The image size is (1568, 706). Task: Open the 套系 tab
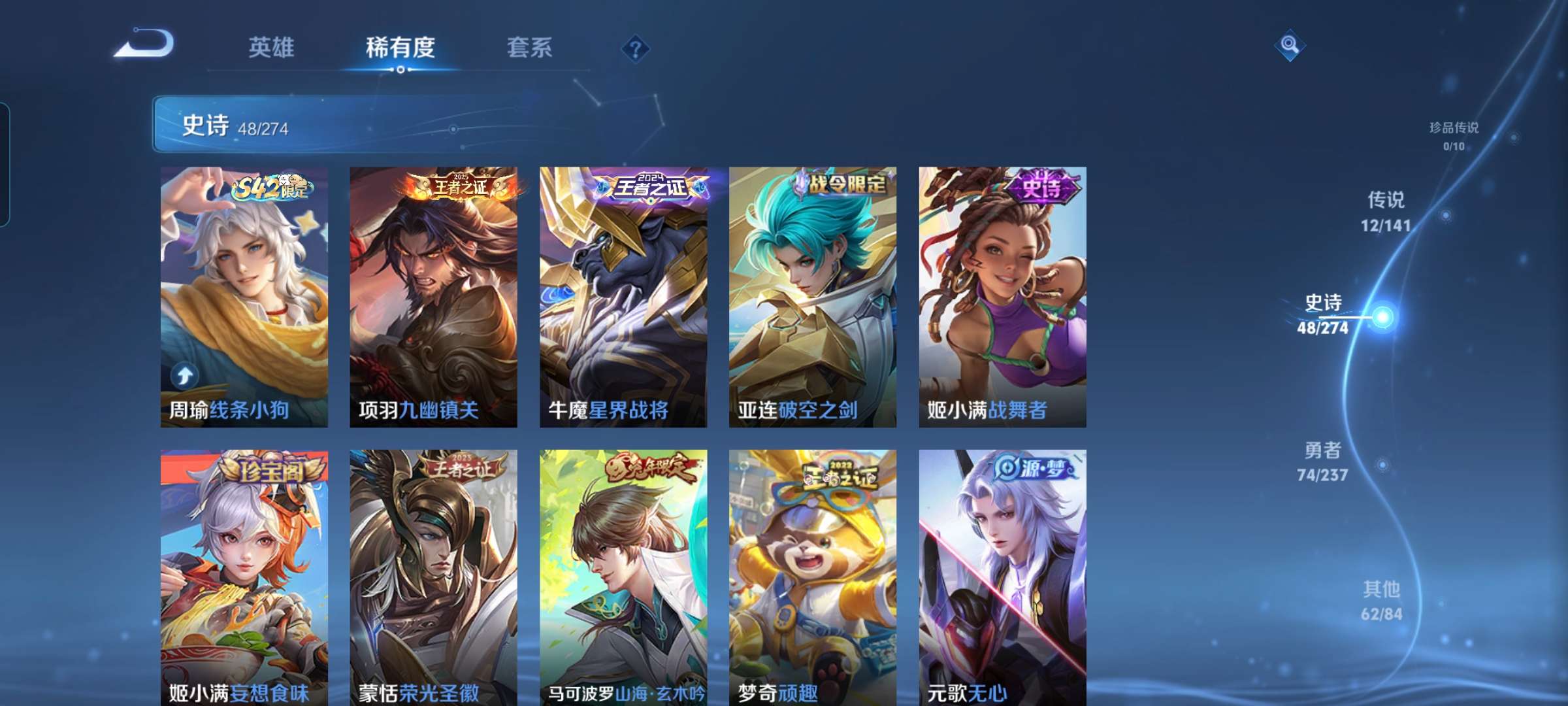[529, 47]
